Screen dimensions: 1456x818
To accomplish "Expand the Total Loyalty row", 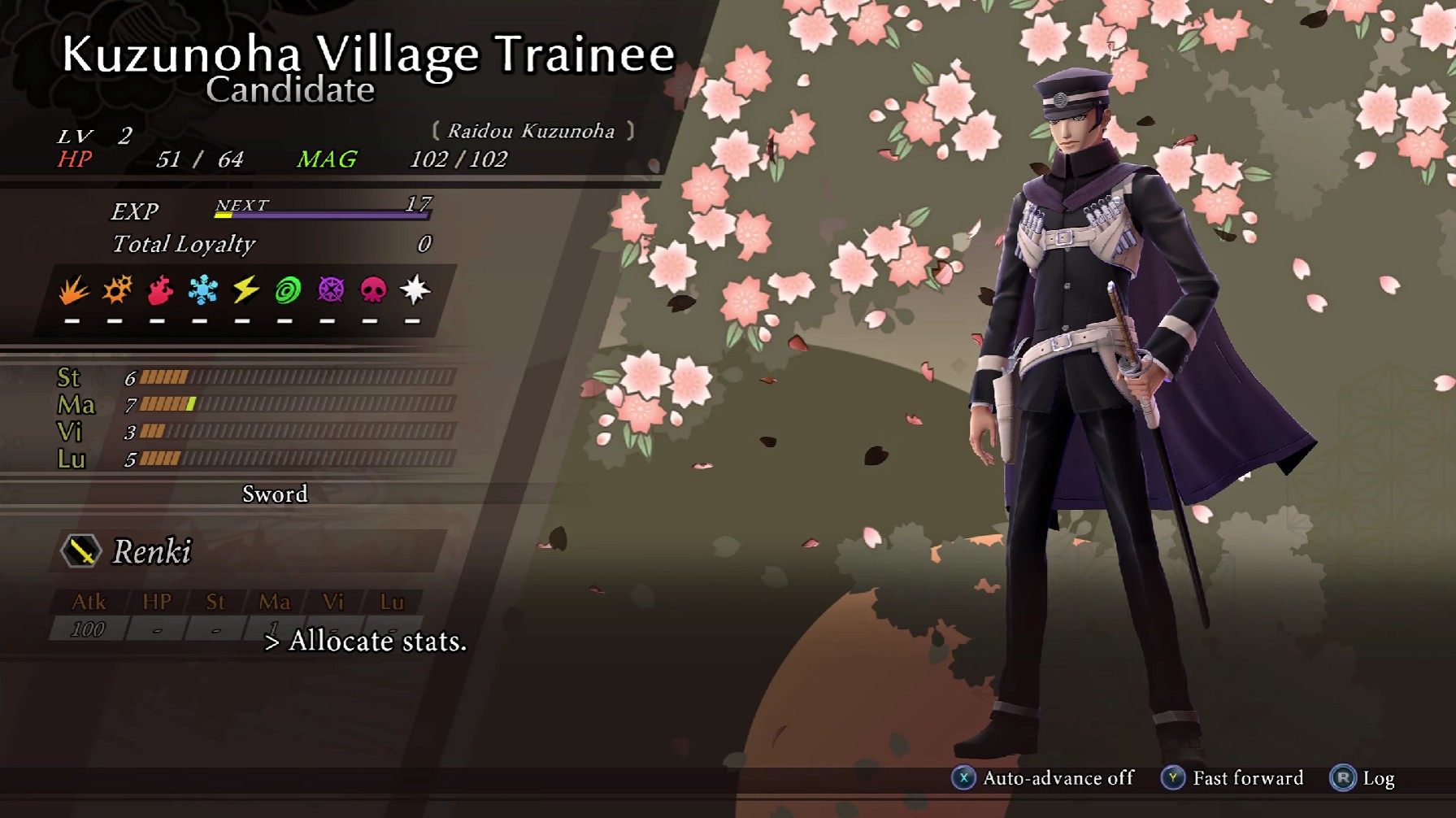I will pyautogui.click(x=184, y=245).
